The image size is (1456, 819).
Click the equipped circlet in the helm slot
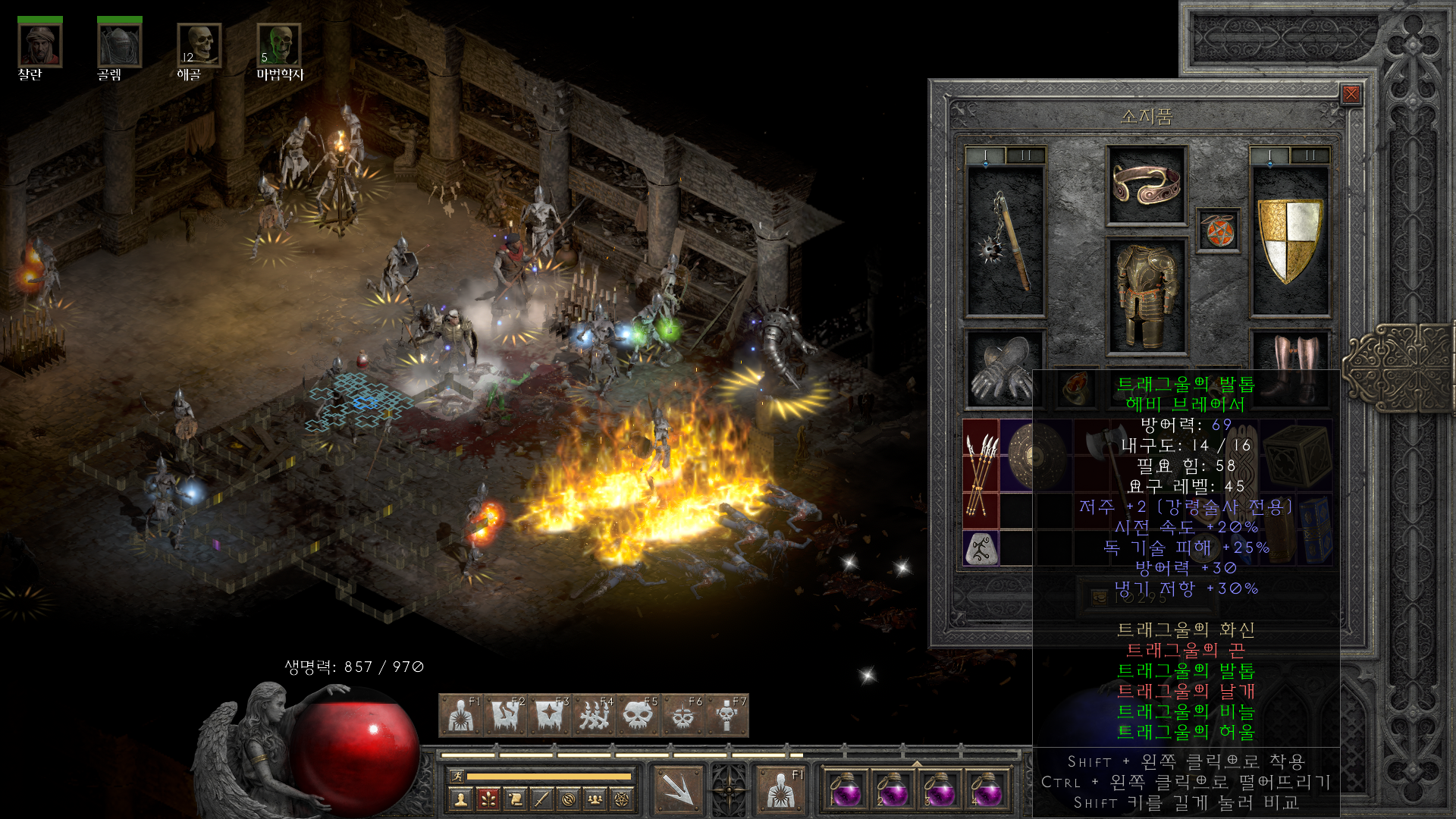(1146, 185)
